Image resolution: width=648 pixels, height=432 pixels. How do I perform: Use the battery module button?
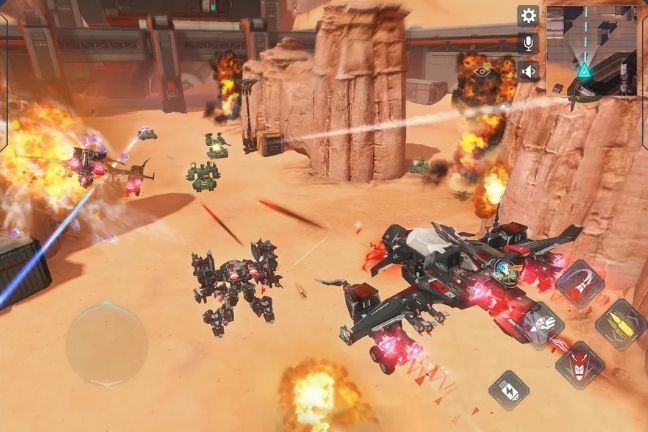(509, 390)
